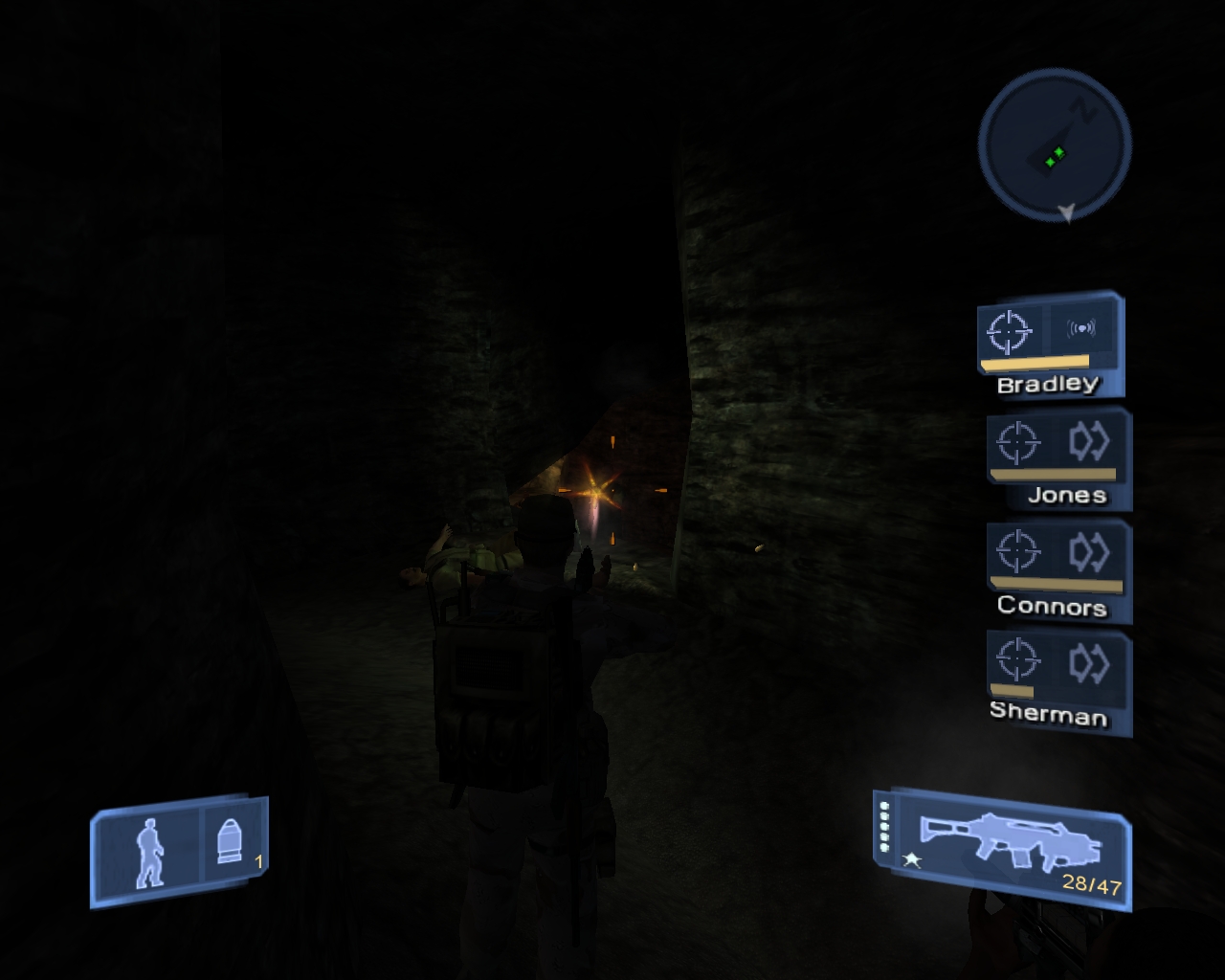This screenshot has width=1225, height=980.
Task: Click Connors's double-arrow move icon
Action: 1088,552
